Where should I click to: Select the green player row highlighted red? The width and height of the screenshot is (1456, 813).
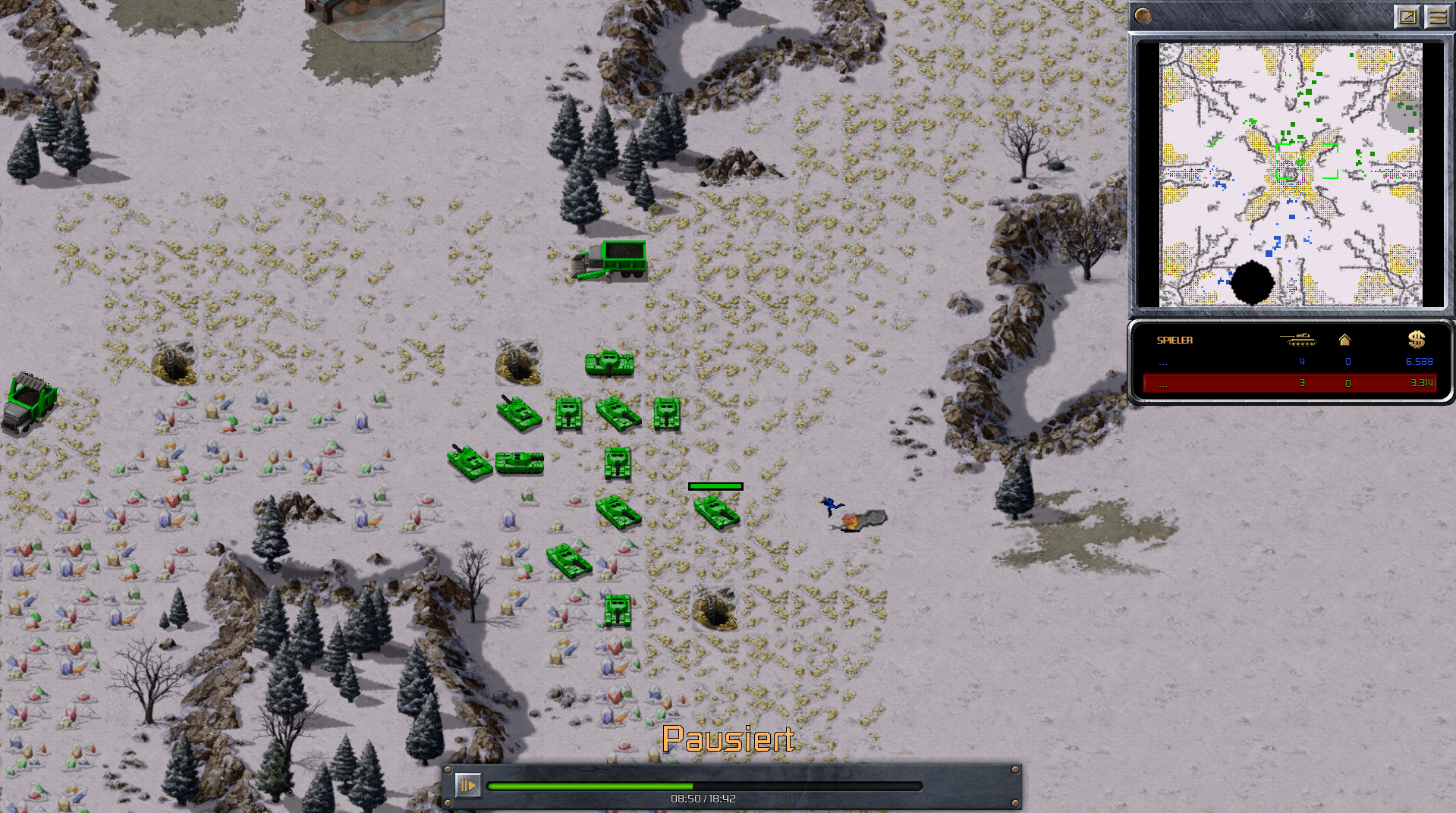pyautogui.click(x=1290, y=383)
